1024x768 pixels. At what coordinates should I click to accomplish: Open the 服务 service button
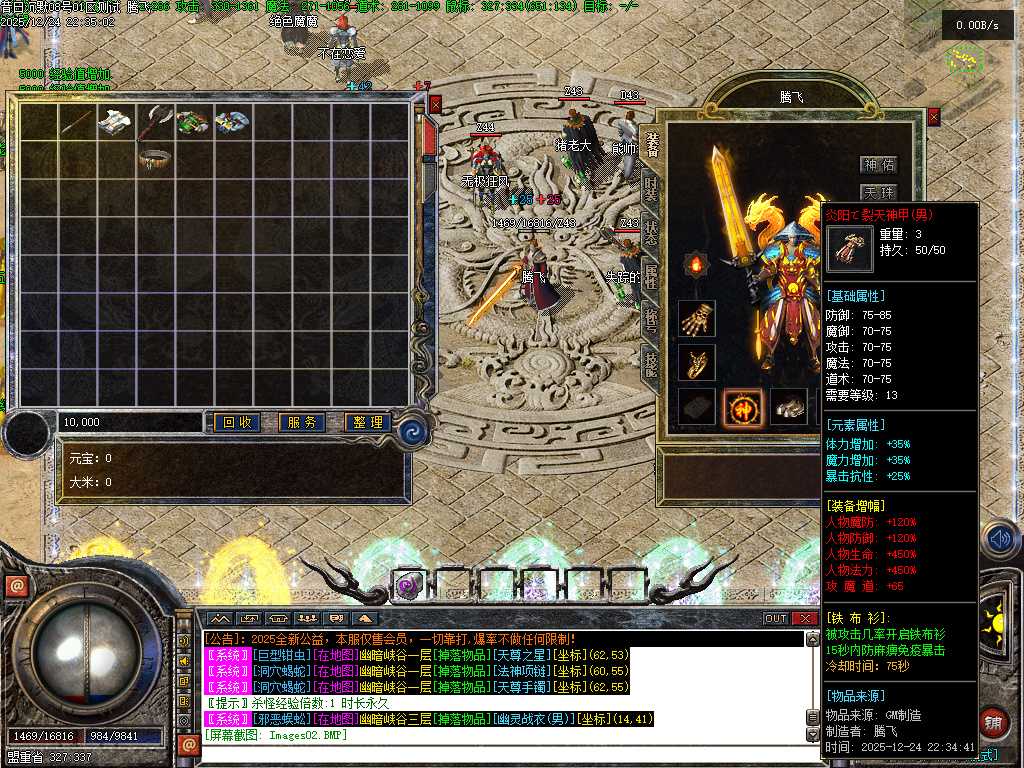302,423
